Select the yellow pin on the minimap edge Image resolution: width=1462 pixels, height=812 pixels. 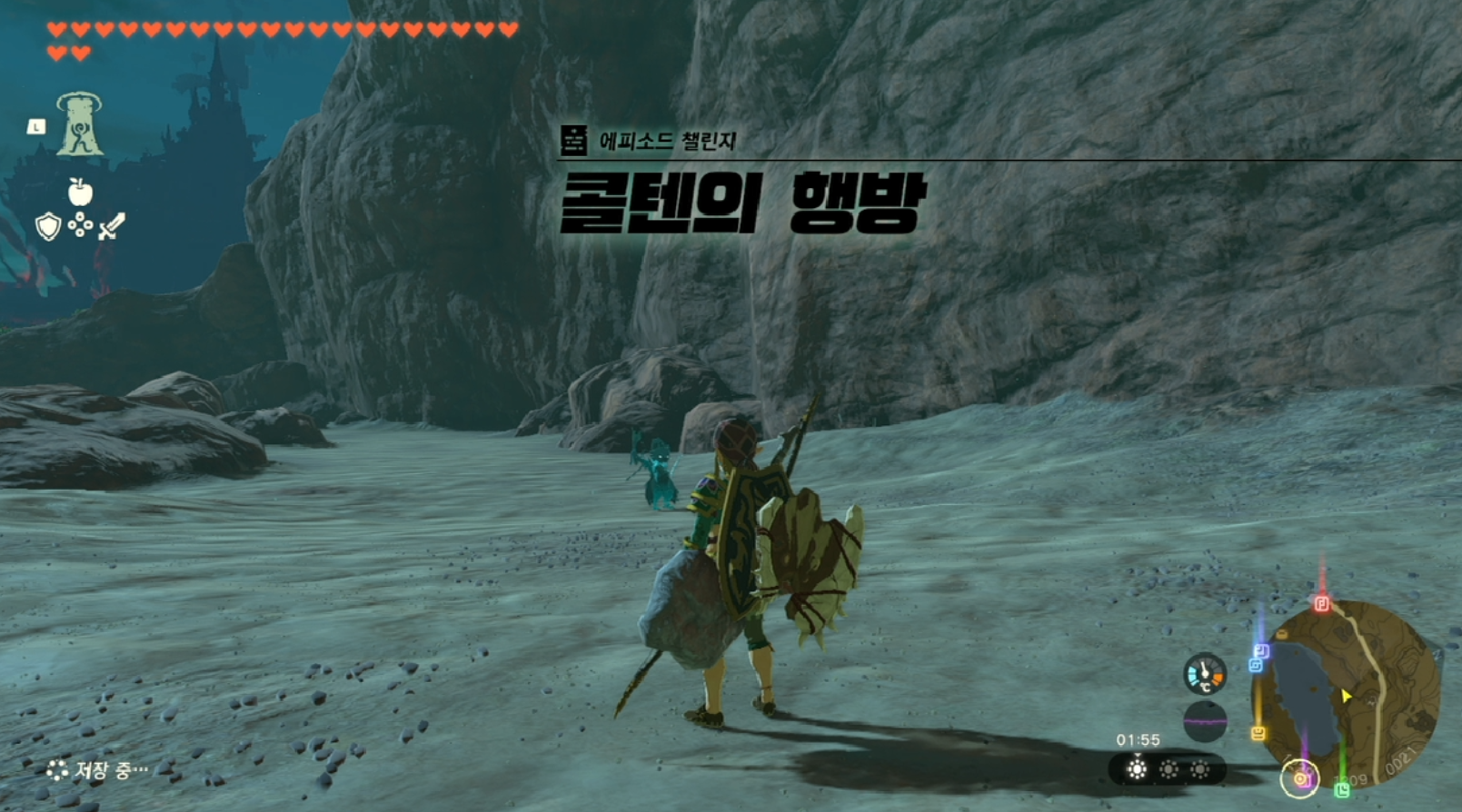point(1258,733)
